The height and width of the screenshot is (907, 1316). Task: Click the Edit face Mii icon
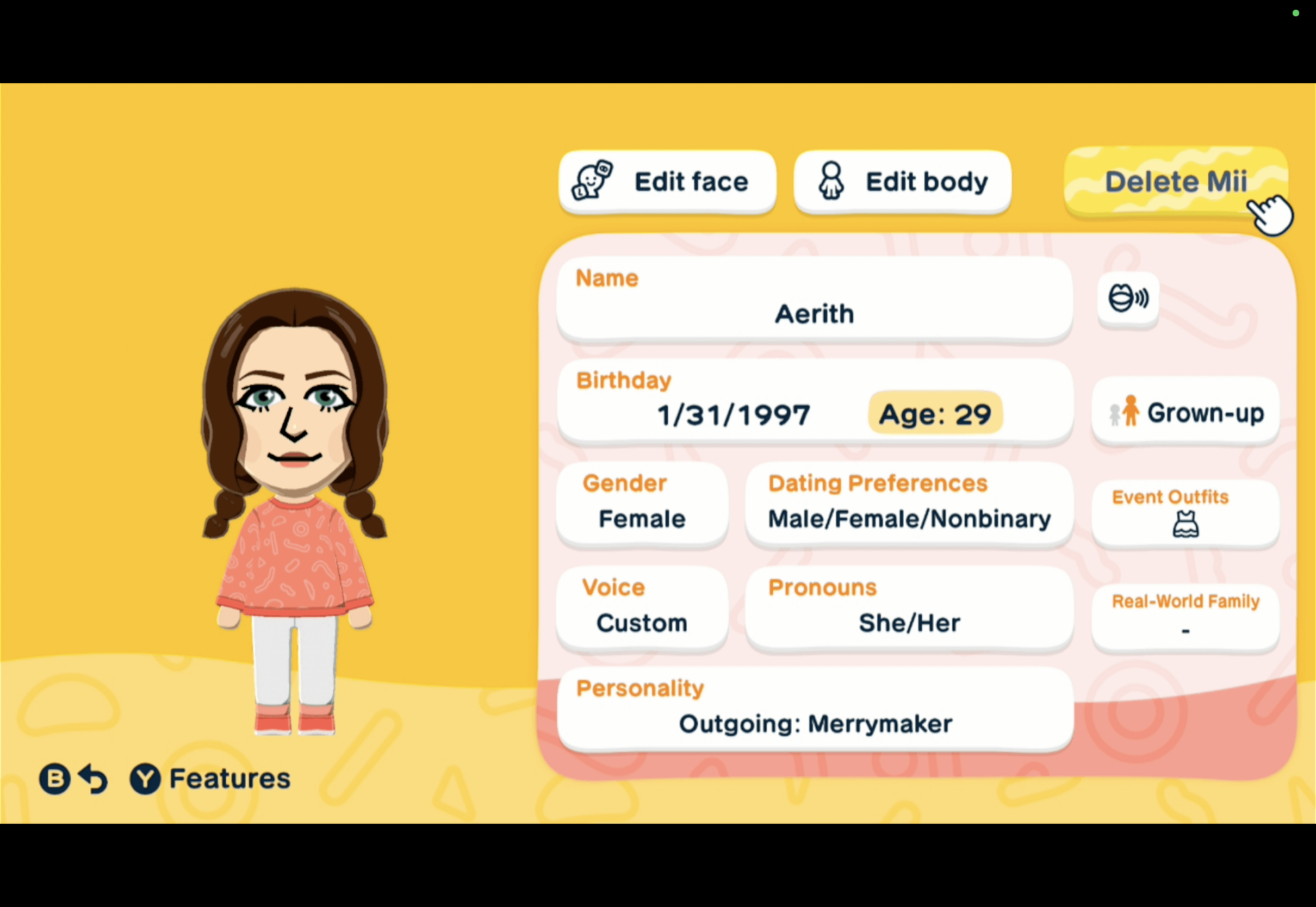pos(592,181)
